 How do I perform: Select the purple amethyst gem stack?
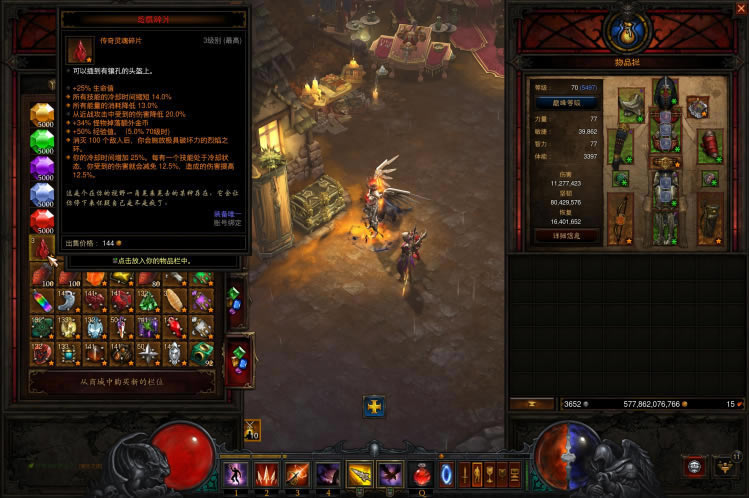click(42, 166)
